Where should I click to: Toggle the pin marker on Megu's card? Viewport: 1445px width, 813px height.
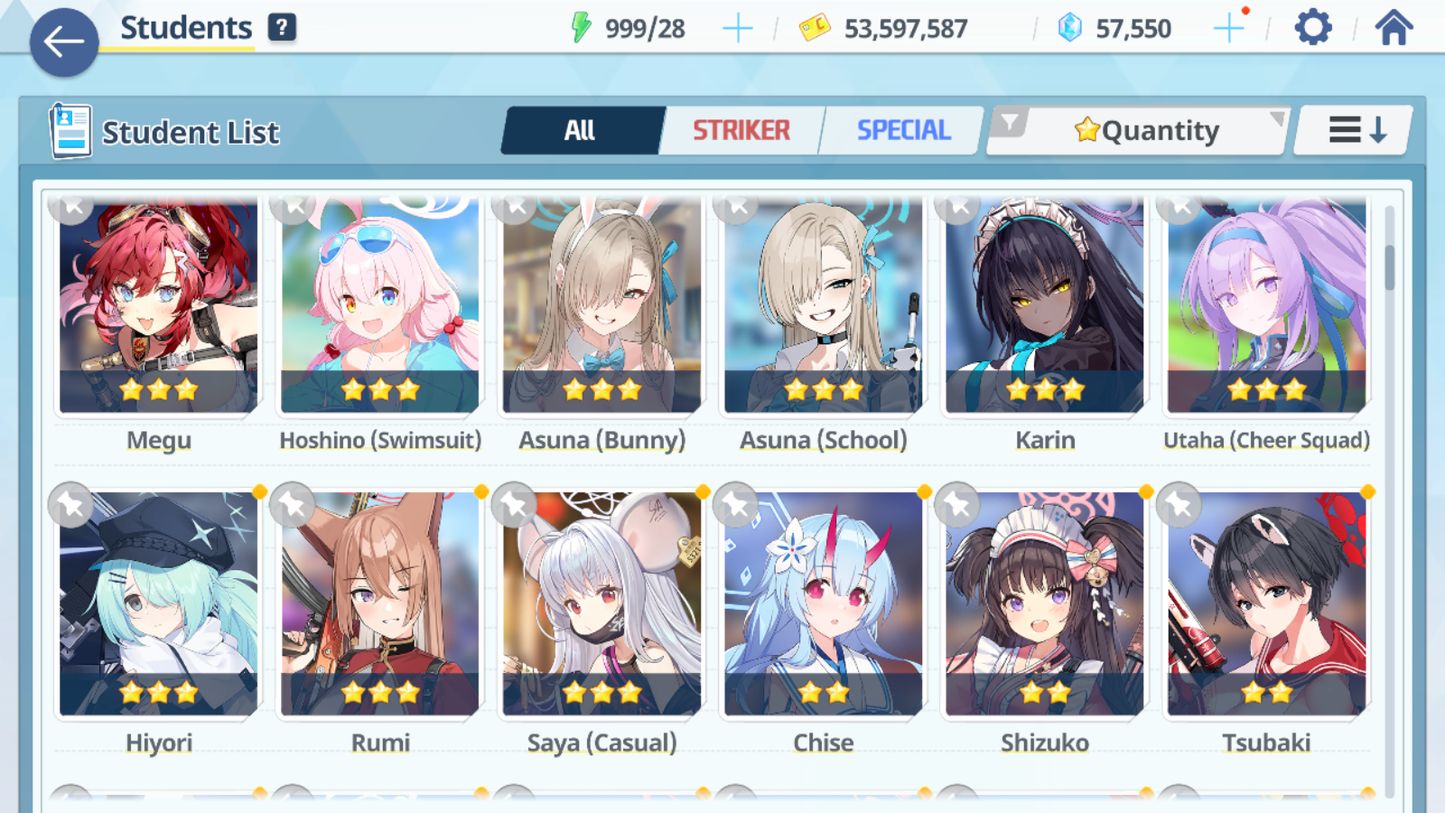click(70, 207)
